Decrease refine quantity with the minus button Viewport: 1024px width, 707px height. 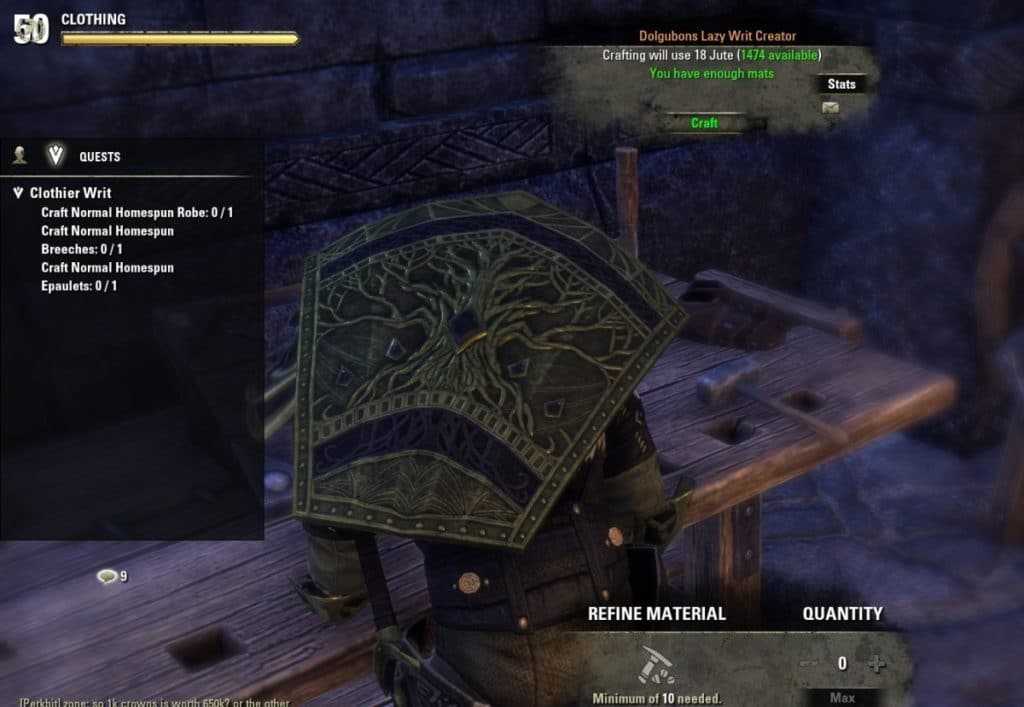coord(809,663)
